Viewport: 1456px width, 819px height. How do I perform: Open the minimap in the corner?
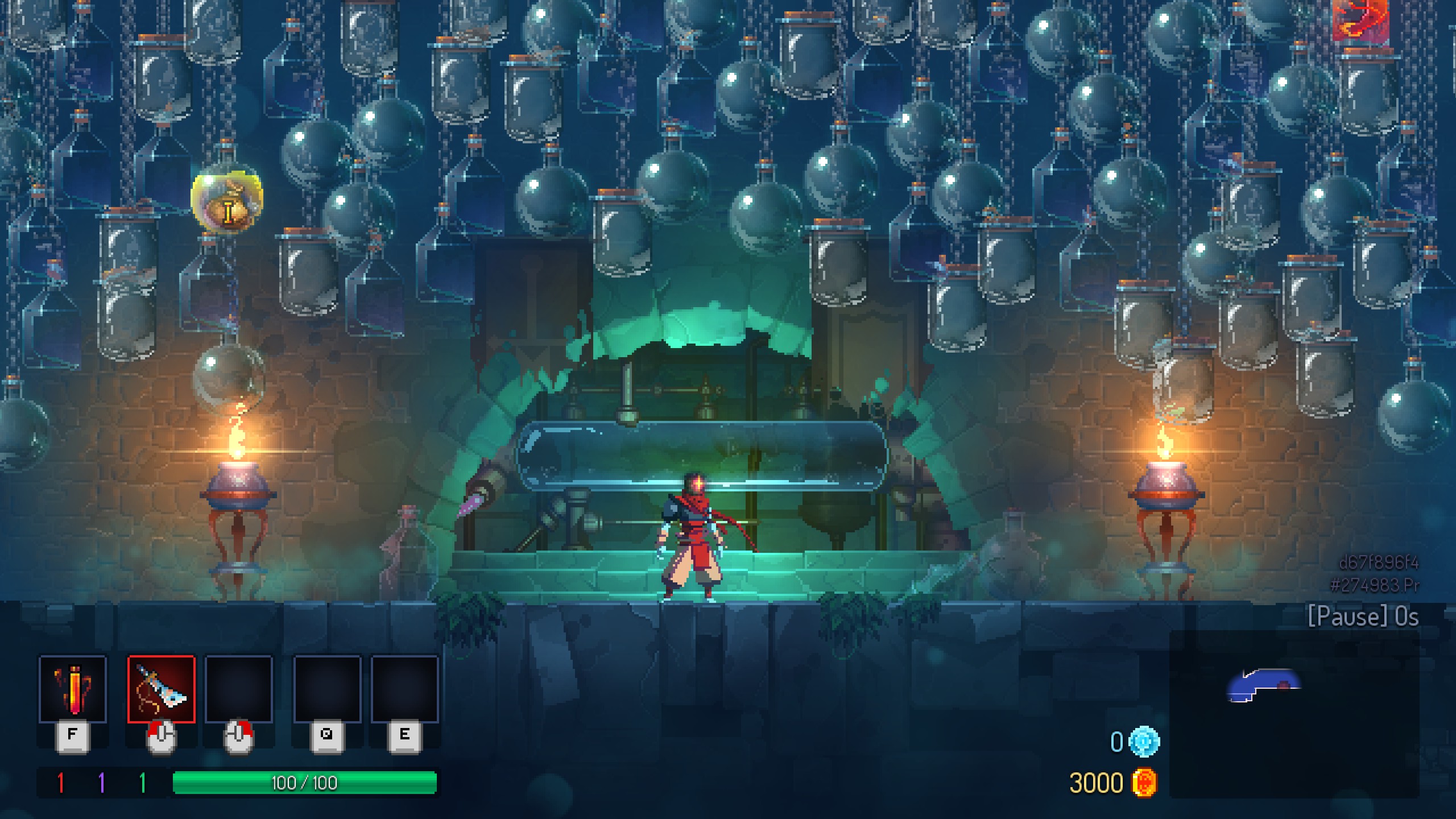pyautogui.click(x=1294, y=714)
